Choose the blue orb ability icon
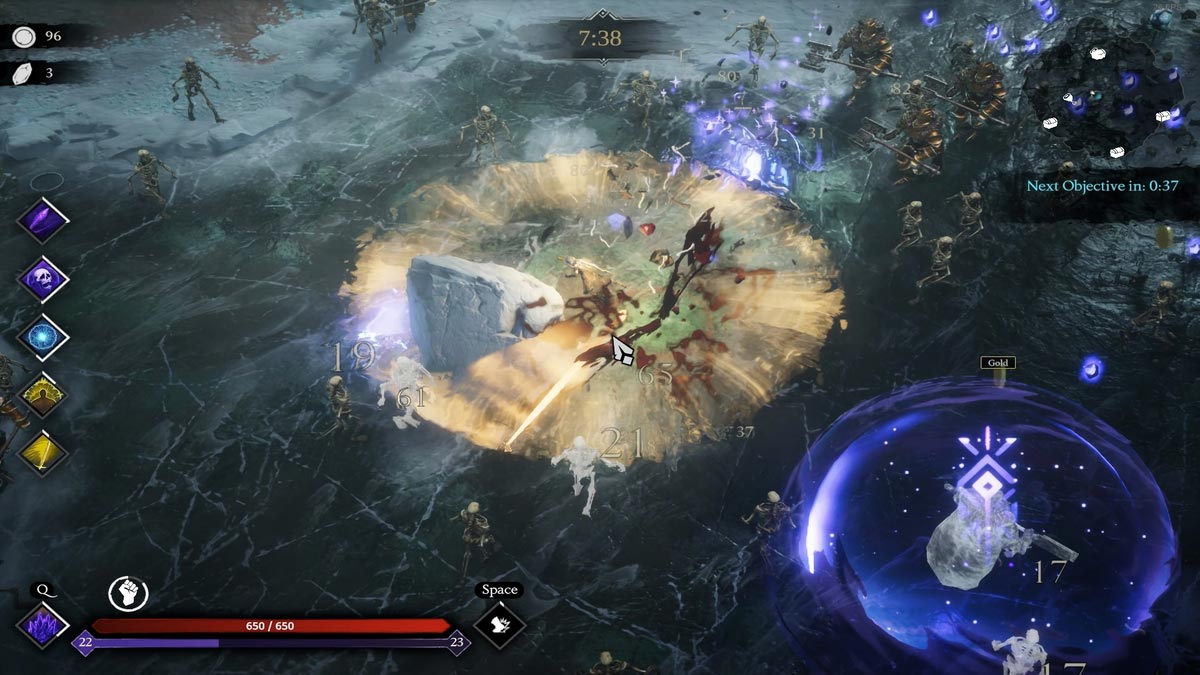The width and height of the screenshot is (1200, 675). tap(43, 337)
